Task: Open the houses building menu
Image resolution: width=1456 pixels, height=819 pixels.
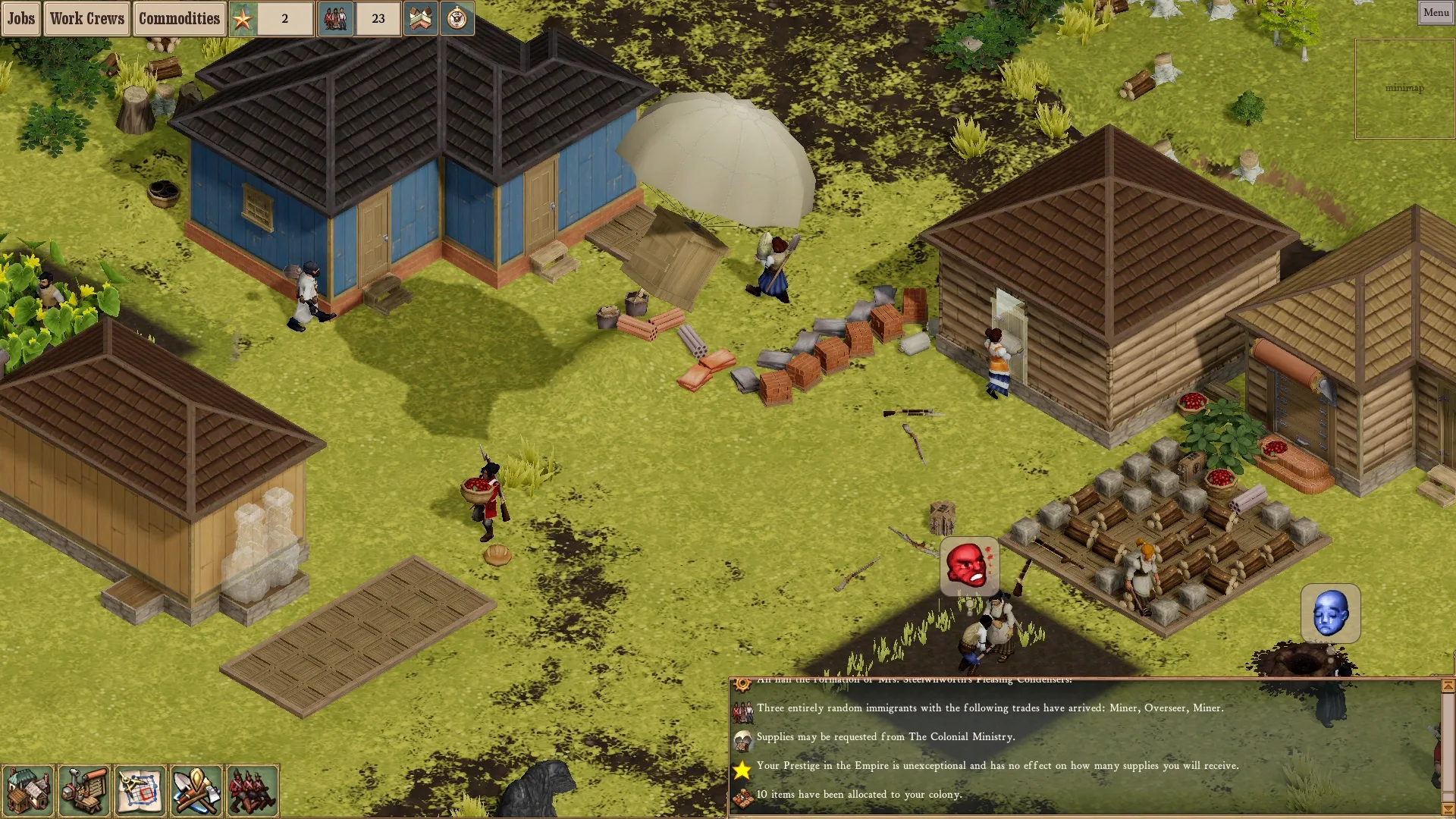Action: click(x=28, y=791)
